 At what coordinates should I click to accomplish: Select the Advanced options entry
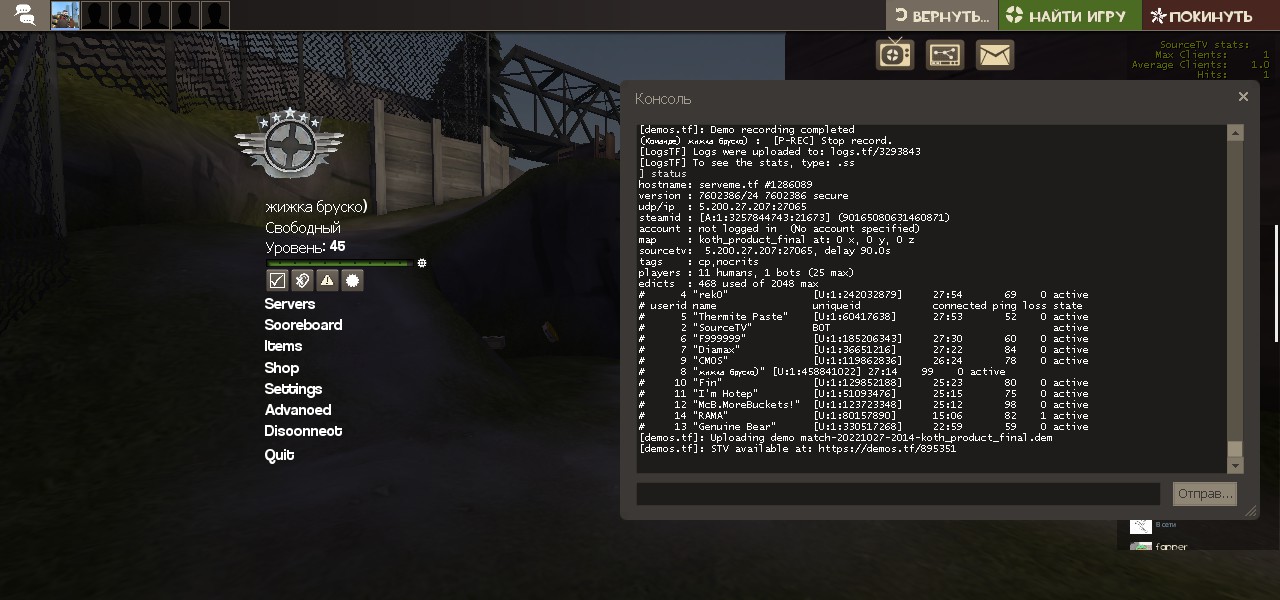click(297, 410)
